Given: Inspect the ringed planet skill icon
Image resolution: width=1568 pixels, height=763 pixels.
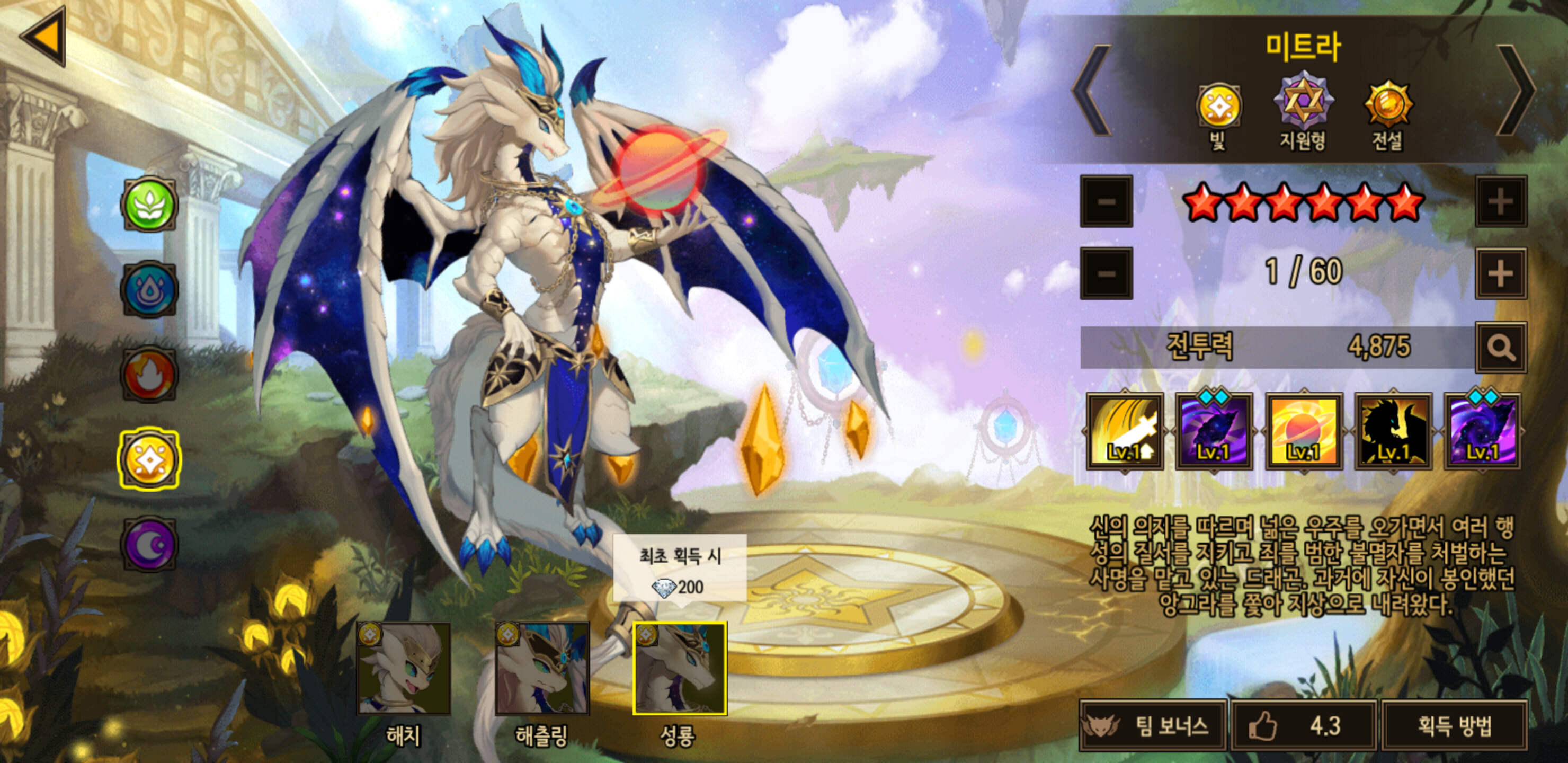Looking at the screenshot, I should [x=1303, y=431].
